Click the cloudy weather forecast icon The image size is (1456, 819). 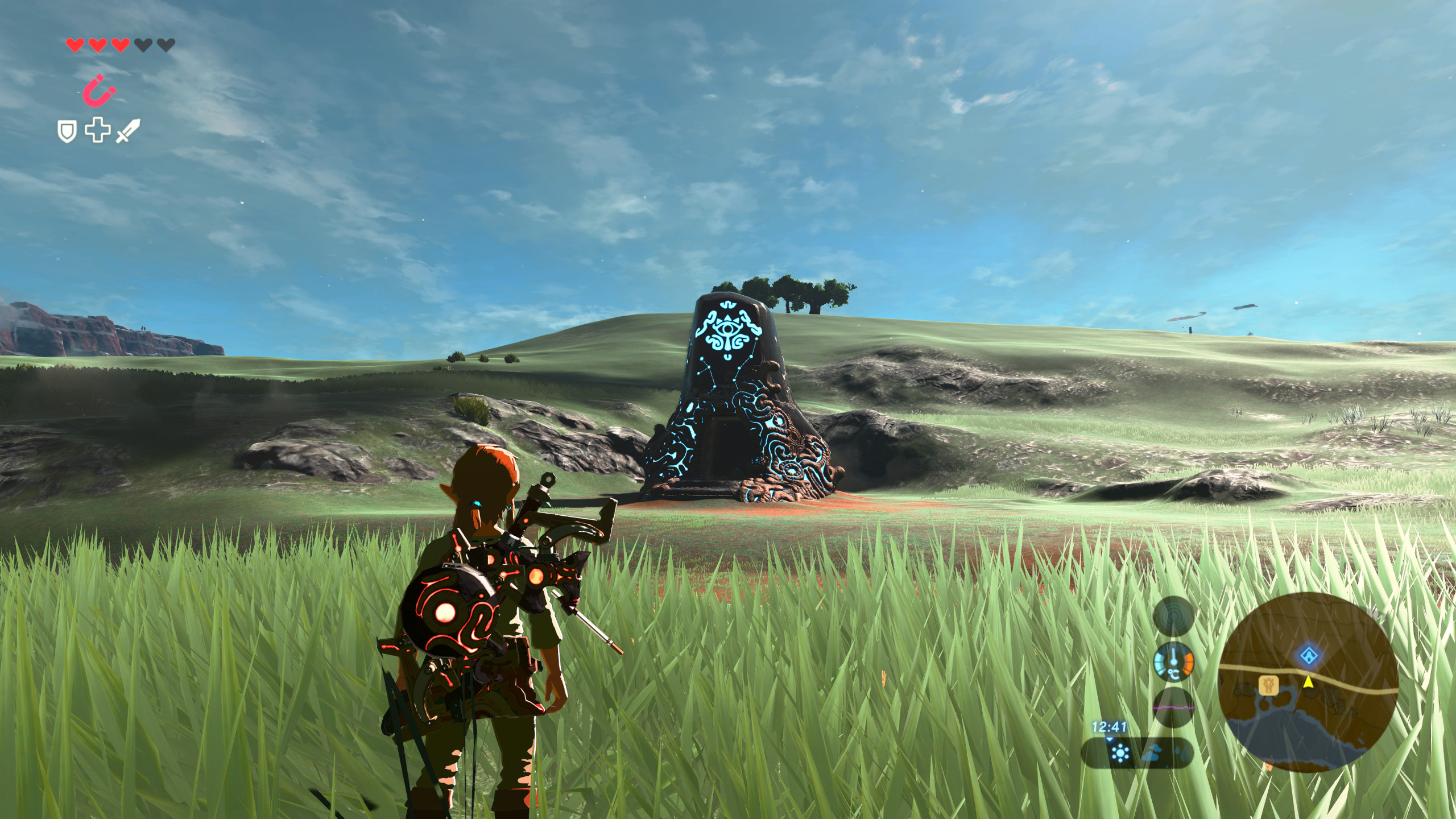(1152, 753)
